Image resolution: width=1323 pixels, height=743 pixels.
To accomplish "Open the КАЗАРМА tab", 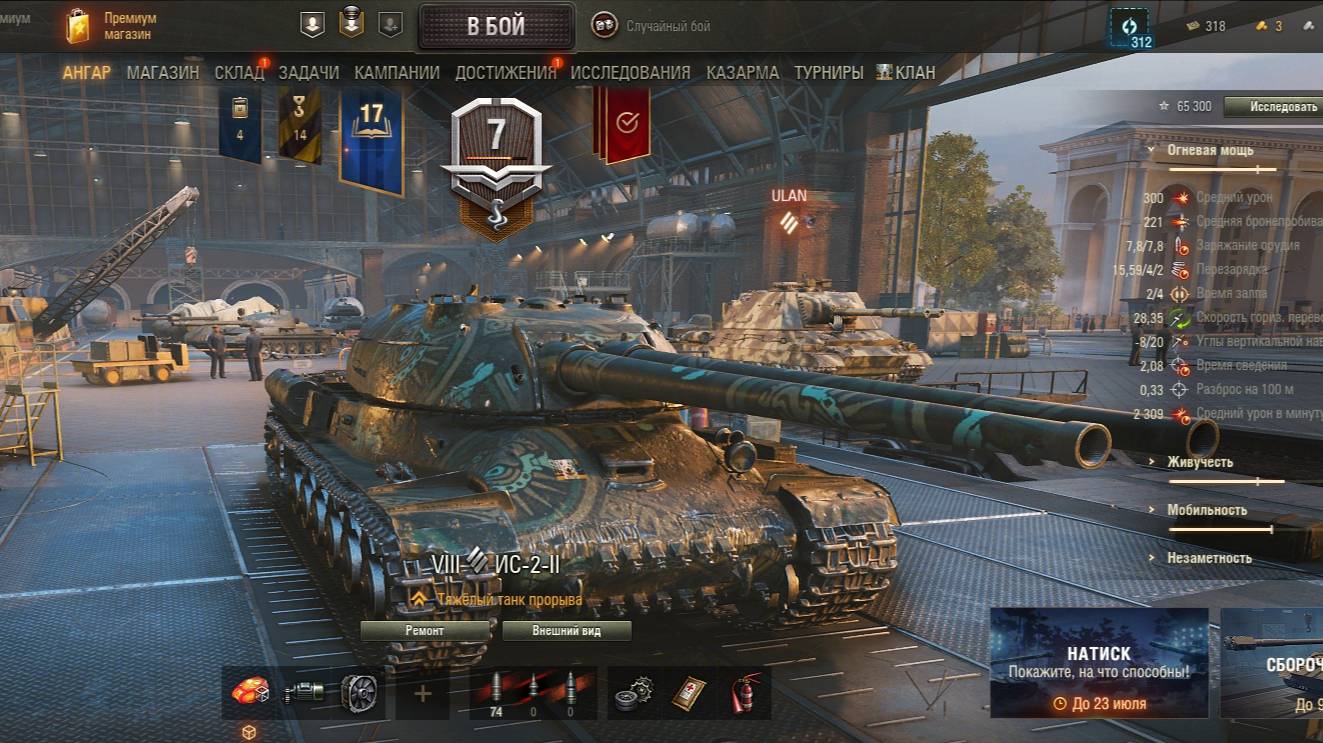I will [x=742, y=73].
